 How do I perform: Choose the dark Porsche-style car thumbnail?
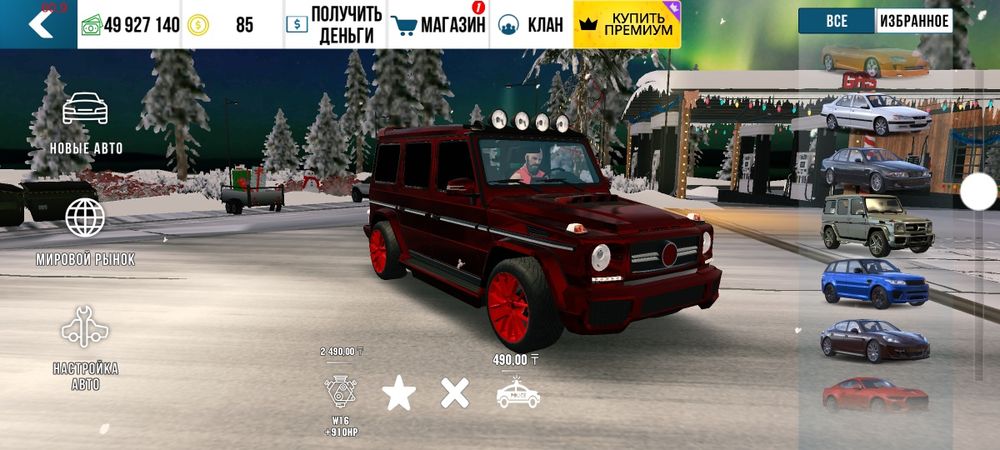click(875, 340)
